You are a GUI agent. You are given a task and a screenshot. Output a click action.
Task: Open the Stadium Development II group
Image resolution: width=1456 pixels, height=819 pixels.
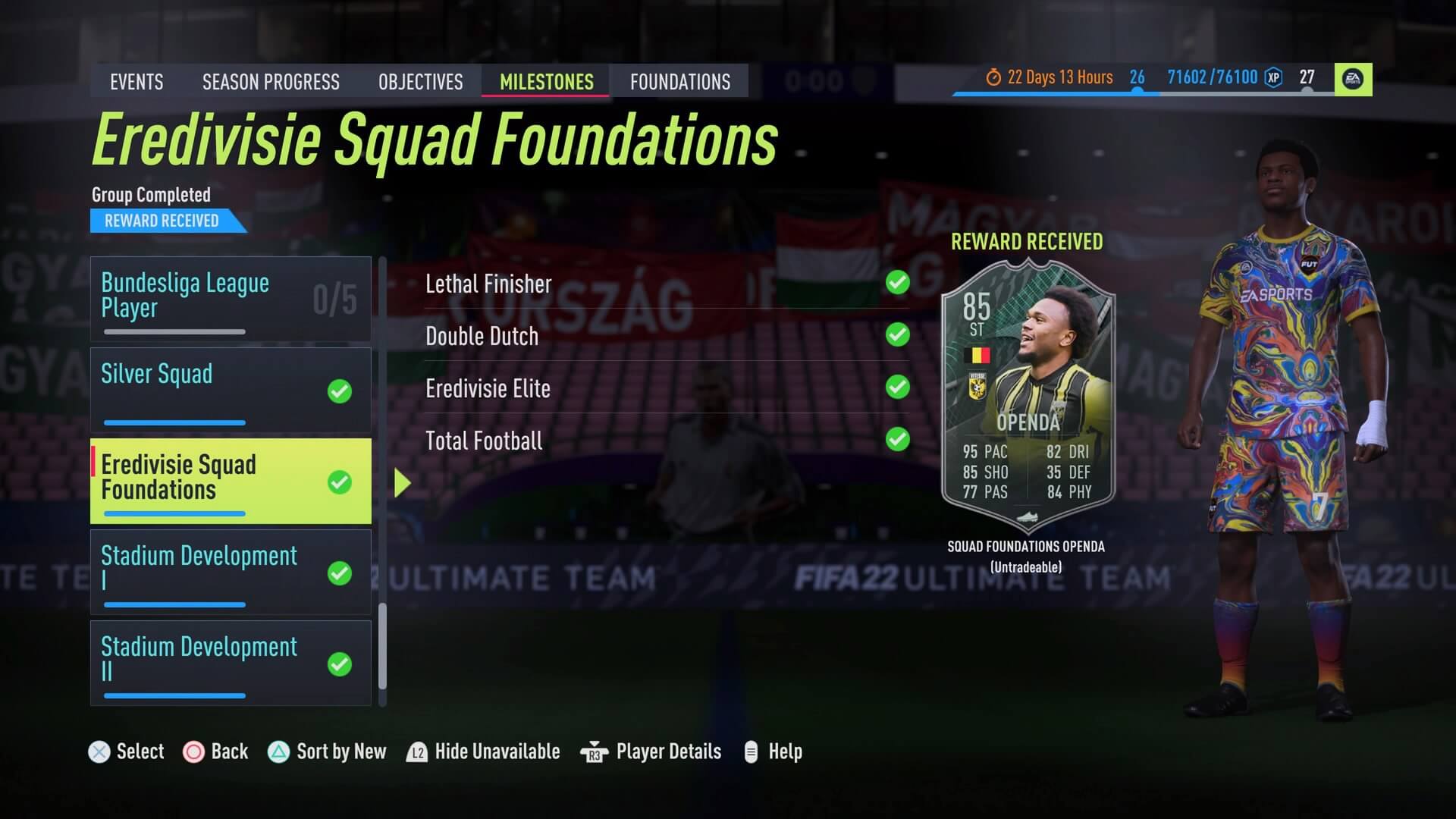231,663
